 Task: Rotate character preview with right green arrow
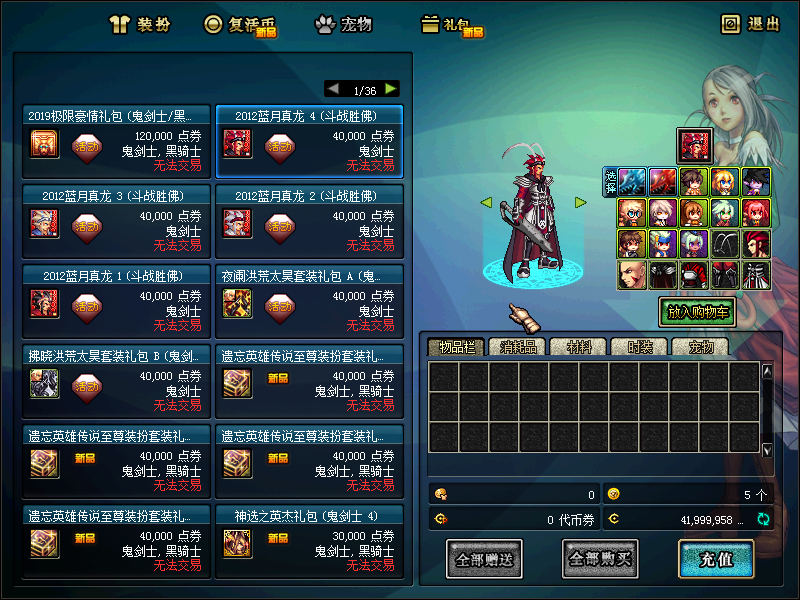pyautogui.click(x=580, y=202)
